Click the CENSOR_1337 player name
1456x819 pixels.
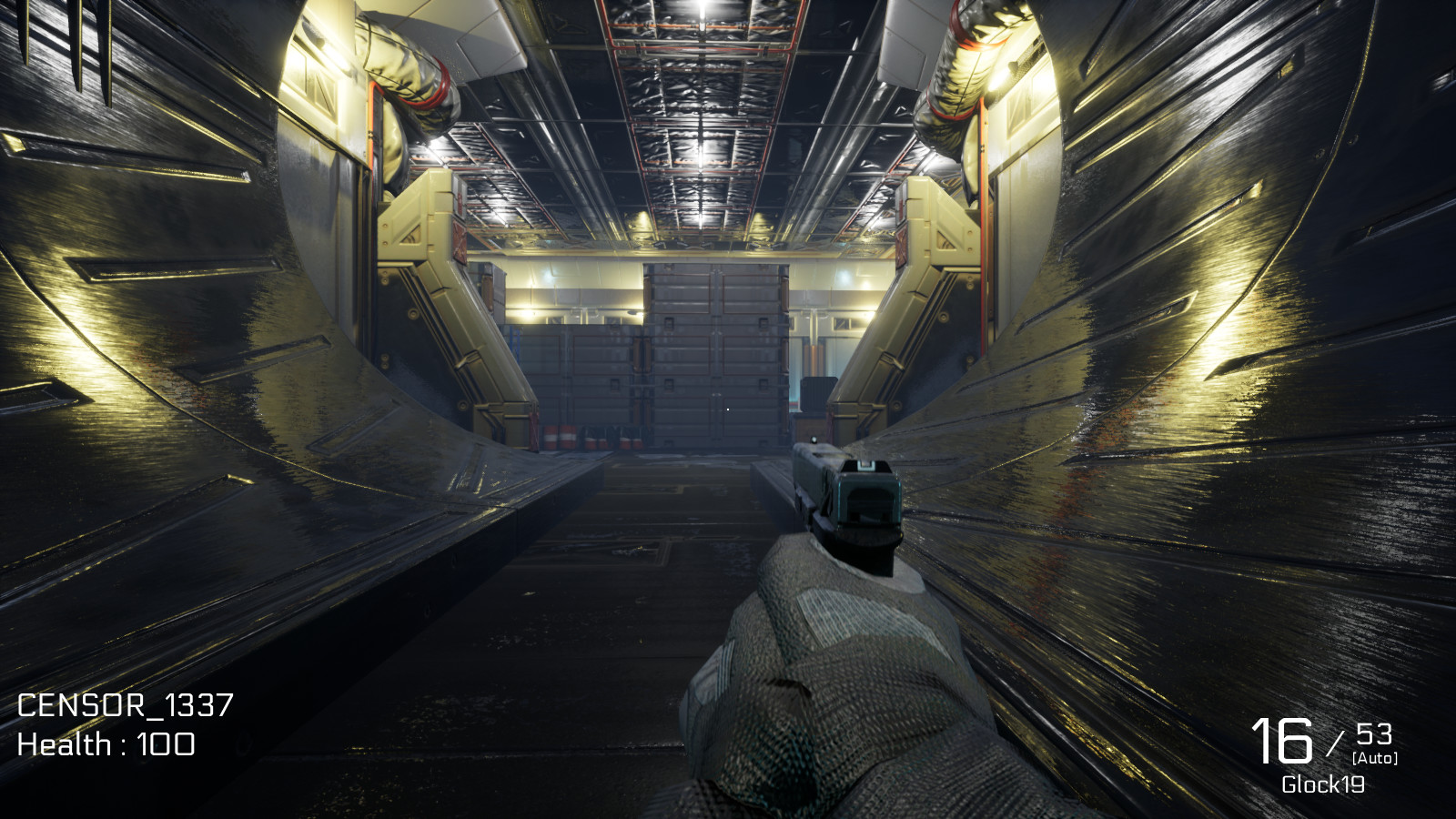tap(127, 705)
